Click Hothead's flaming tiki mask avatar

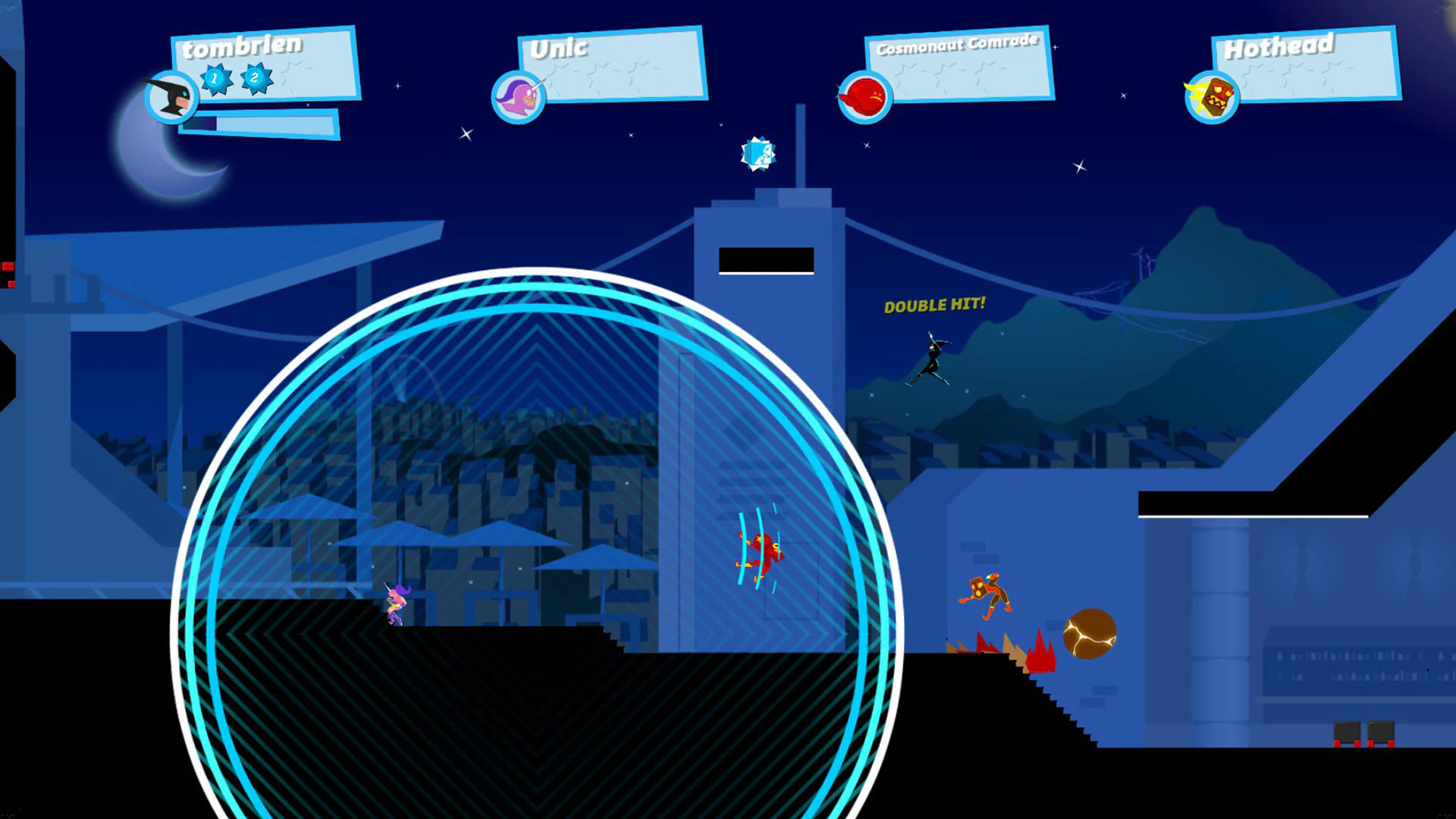1210,97
